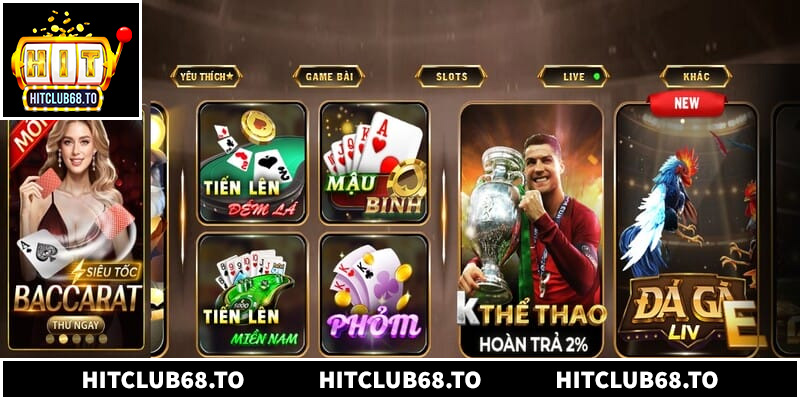Switch to the Live tab
Viewport: 800px width, 400px height.
click(573, 76)
